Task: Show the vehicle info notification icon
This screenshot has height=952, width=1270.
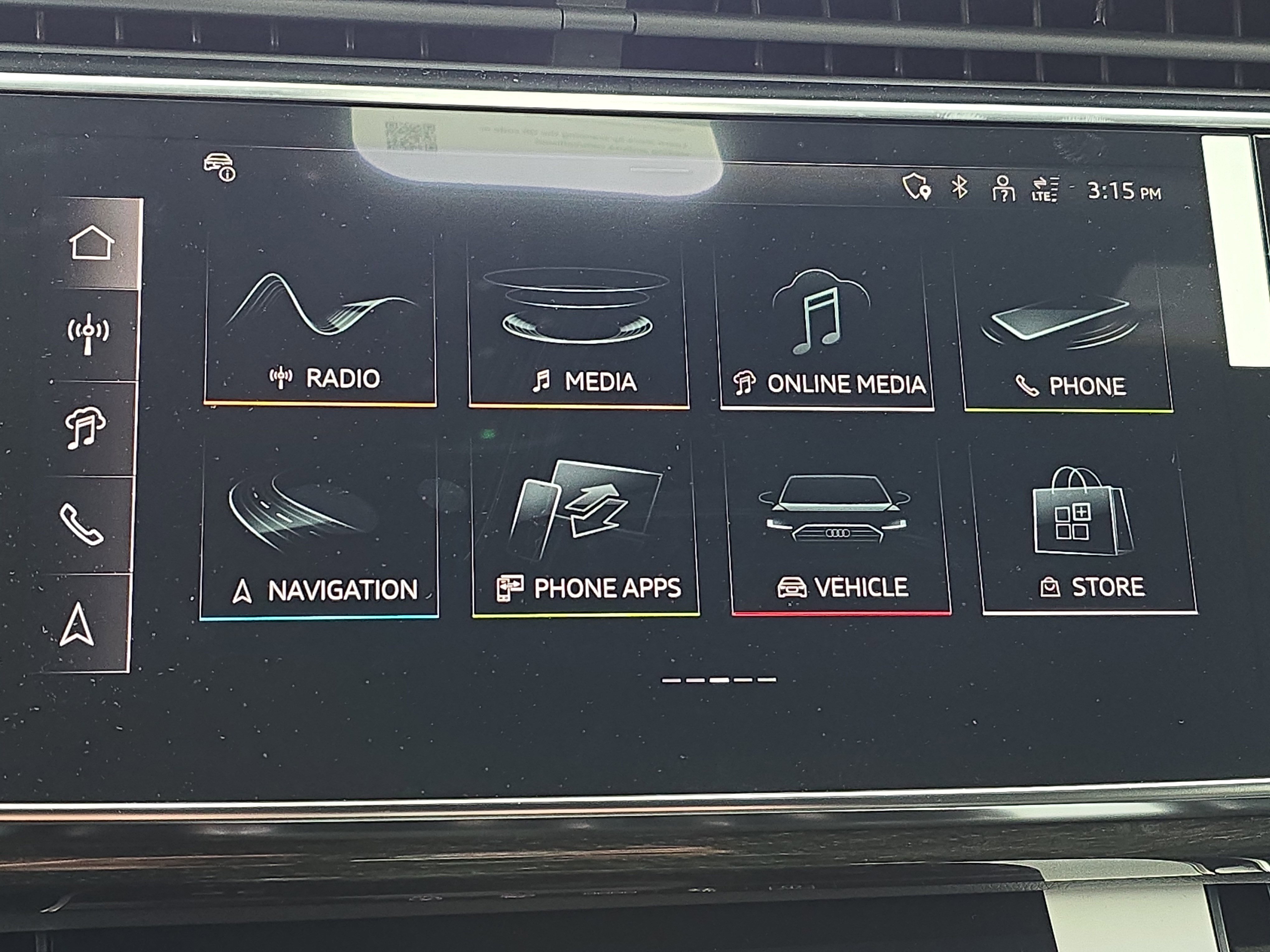Action: pyautogui.click(x=219, y=166)
